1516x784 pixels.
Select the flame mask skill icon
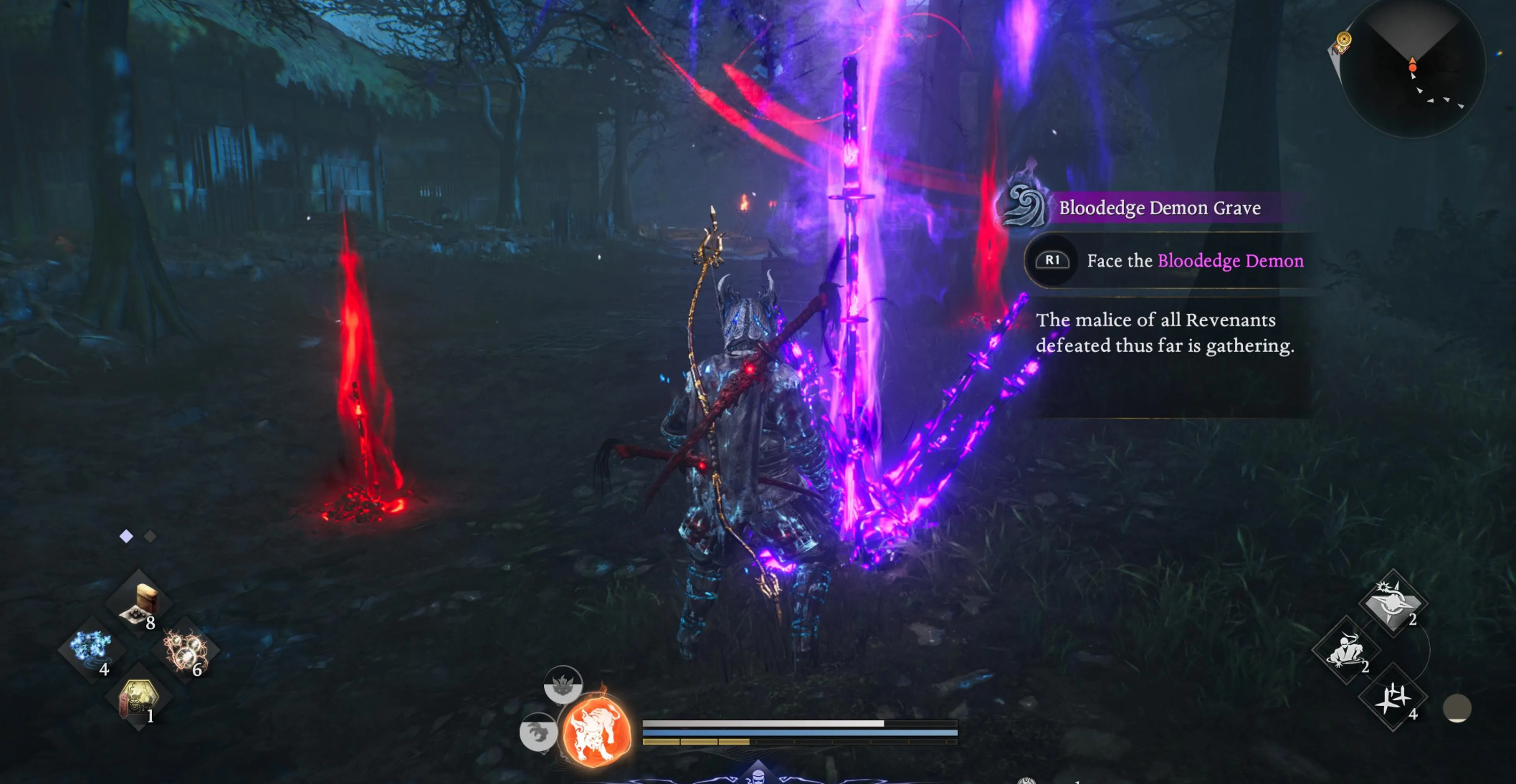pyautogui.click(x=563, y=684)
